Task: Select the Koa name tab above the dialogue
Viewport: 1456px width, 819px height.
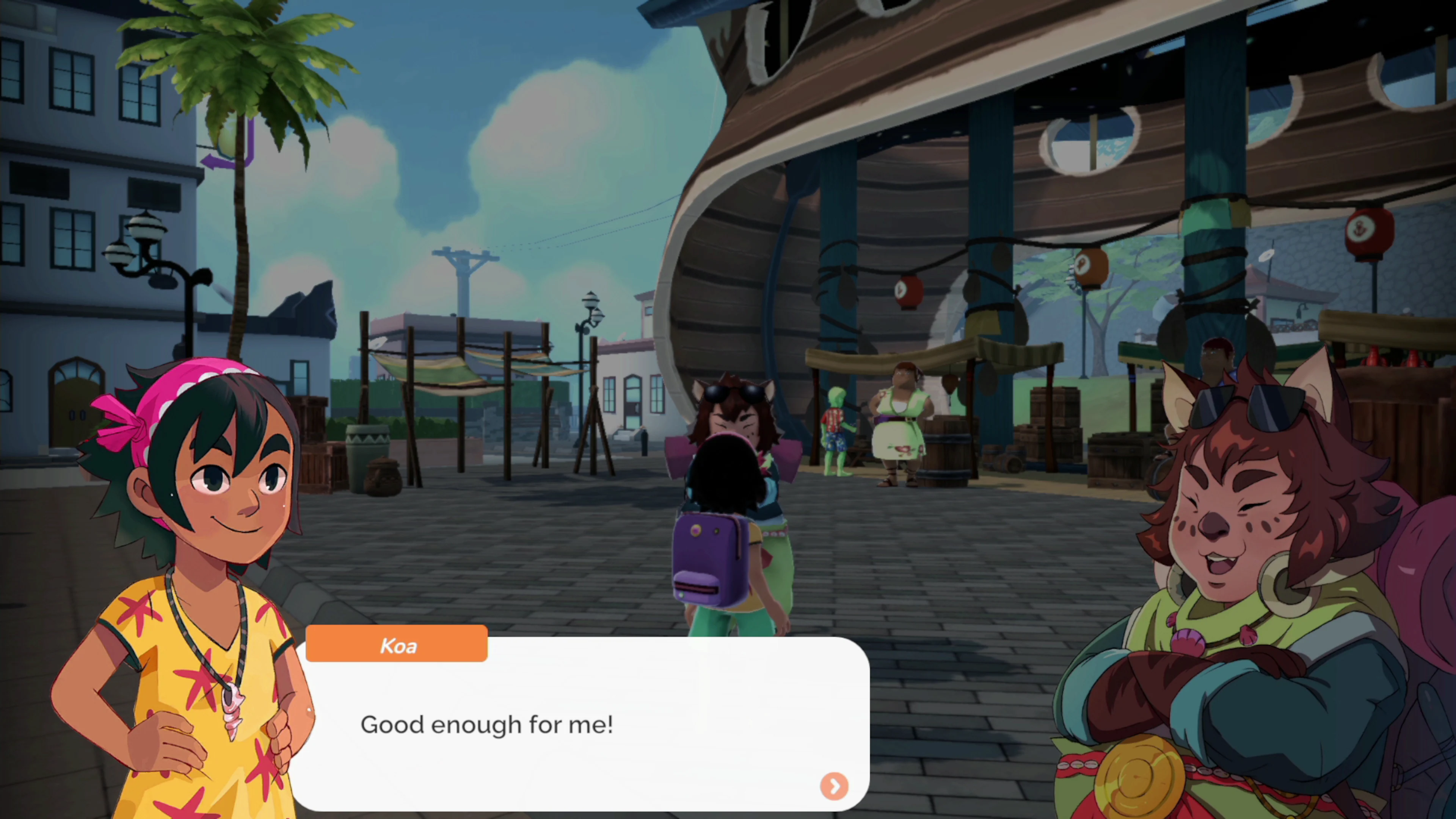Action: pos(397,645)
